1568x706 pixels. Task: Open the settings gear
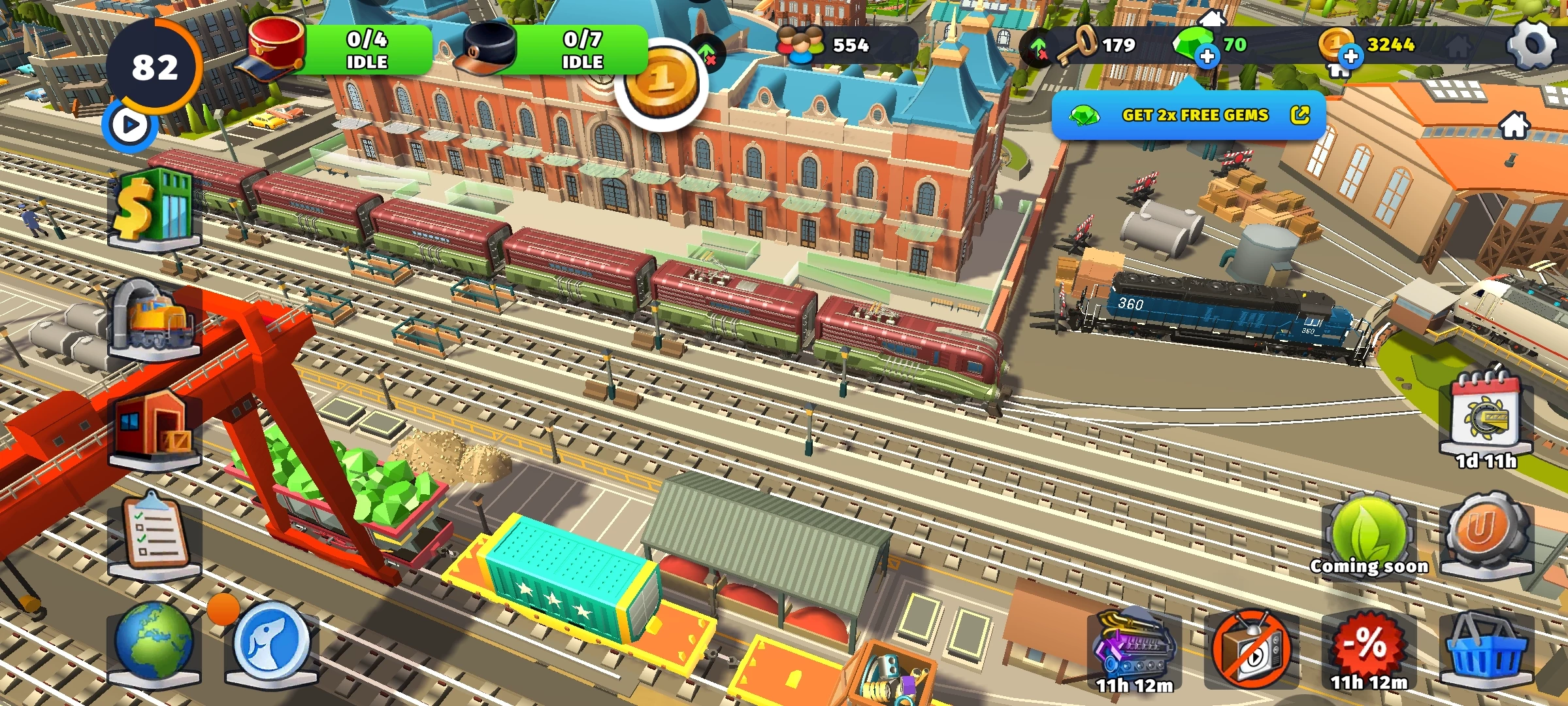[1532, 44]
